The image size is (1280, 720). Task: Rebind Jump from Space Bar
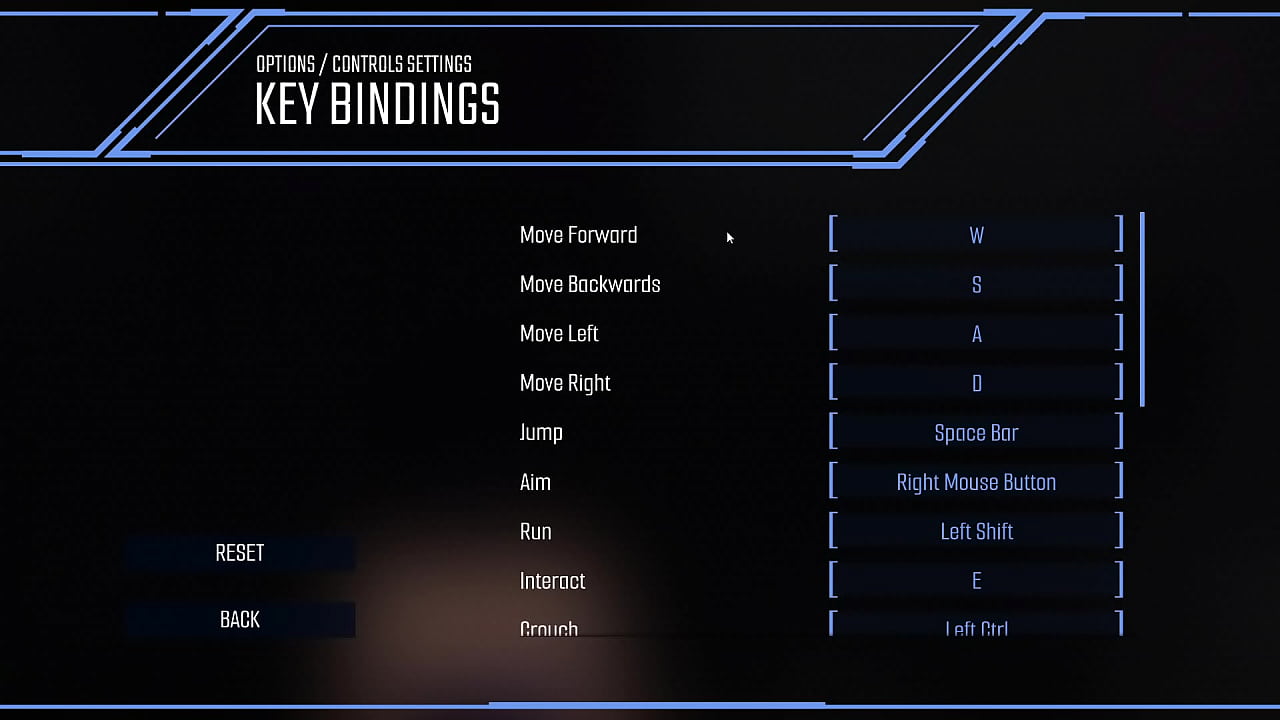click(976, 433)
